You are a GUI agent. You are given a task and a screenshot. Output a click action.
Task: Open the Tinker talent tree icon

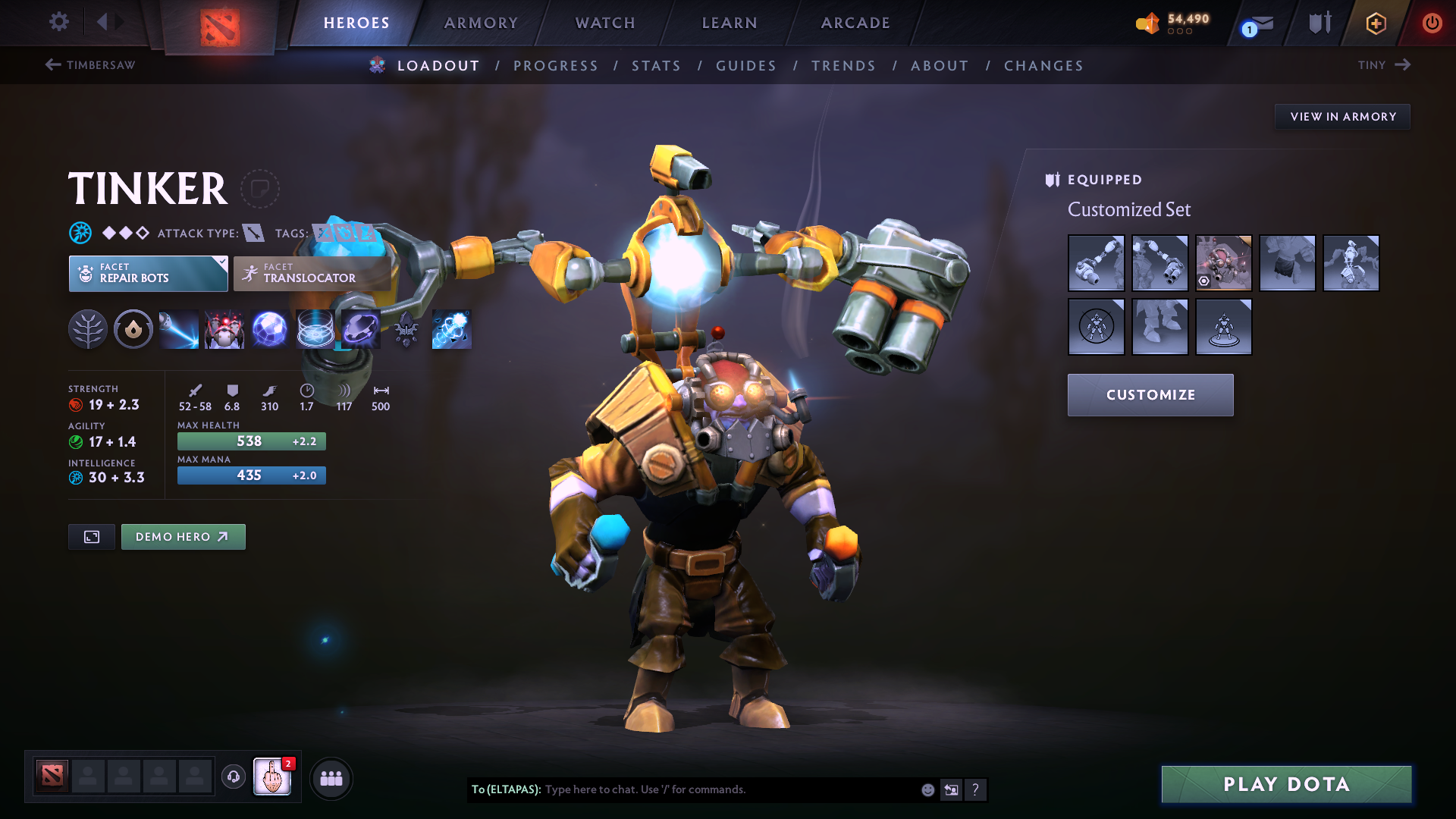pyautogui.click(x=88, y=329)
